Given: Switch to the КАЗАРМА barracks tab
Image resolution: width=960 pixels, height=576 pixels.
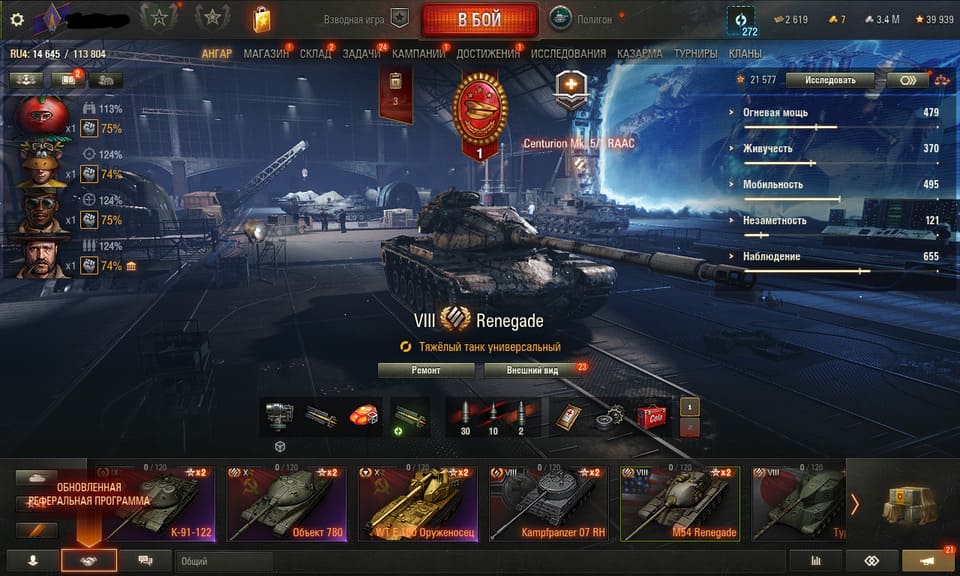Looking at the screenshot, I should click(639, 53).
